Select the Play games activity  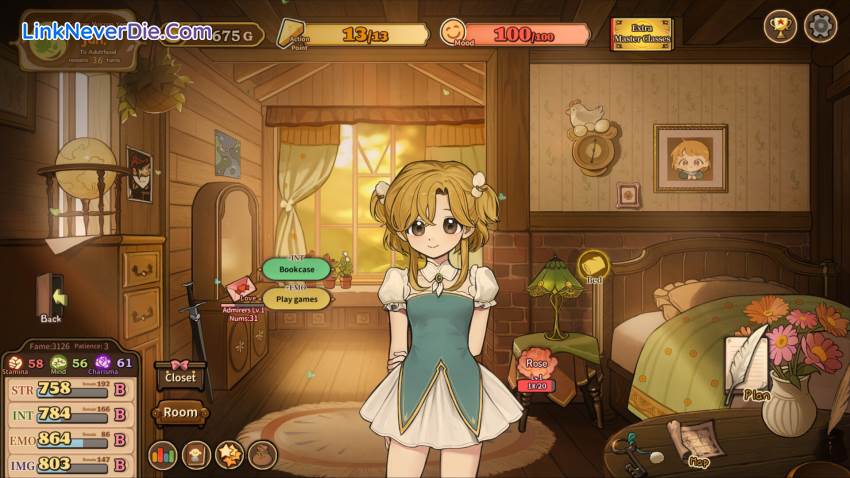point(297,298)
